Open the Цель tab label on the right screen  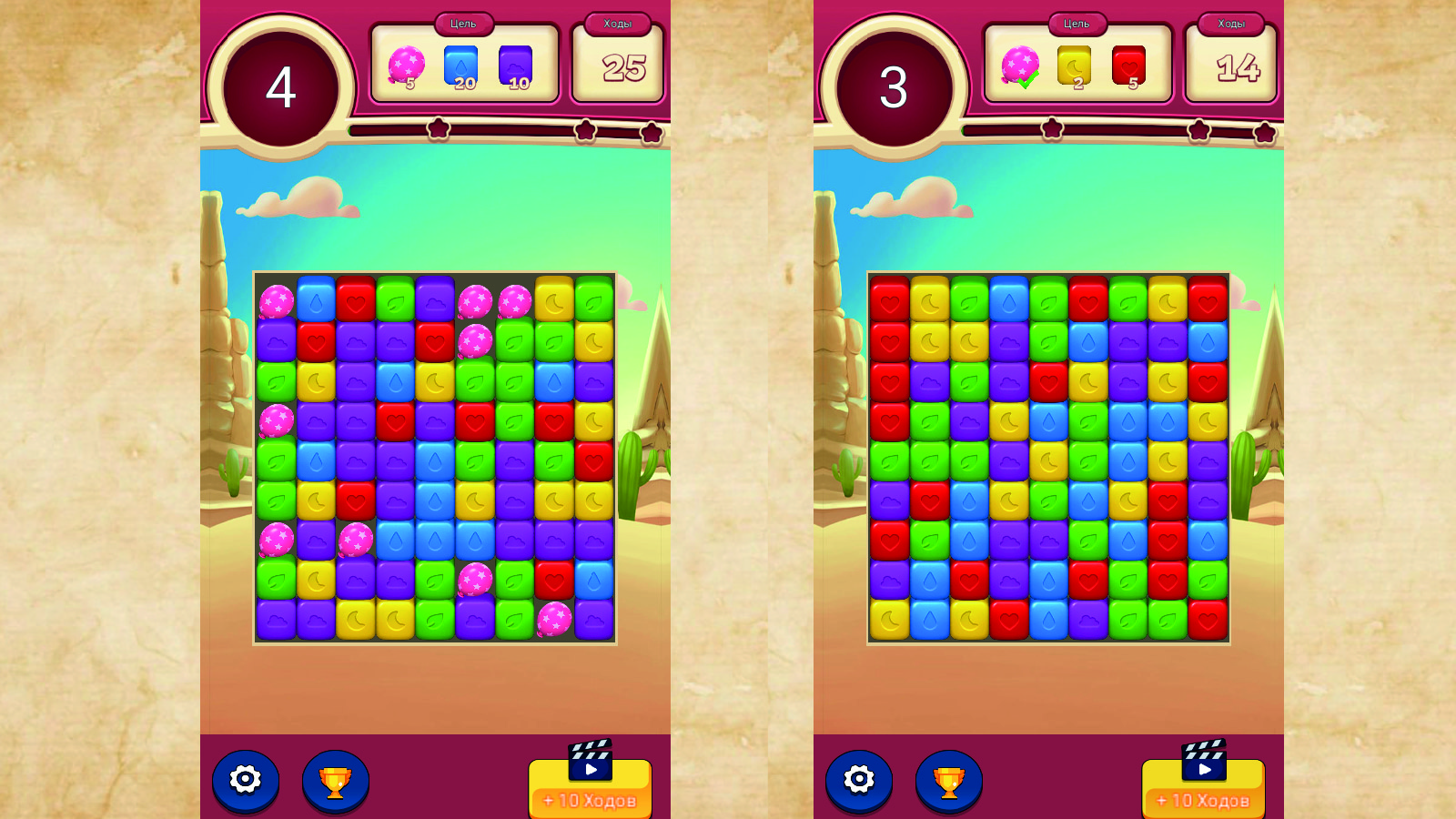click(x=1077, y=25)
